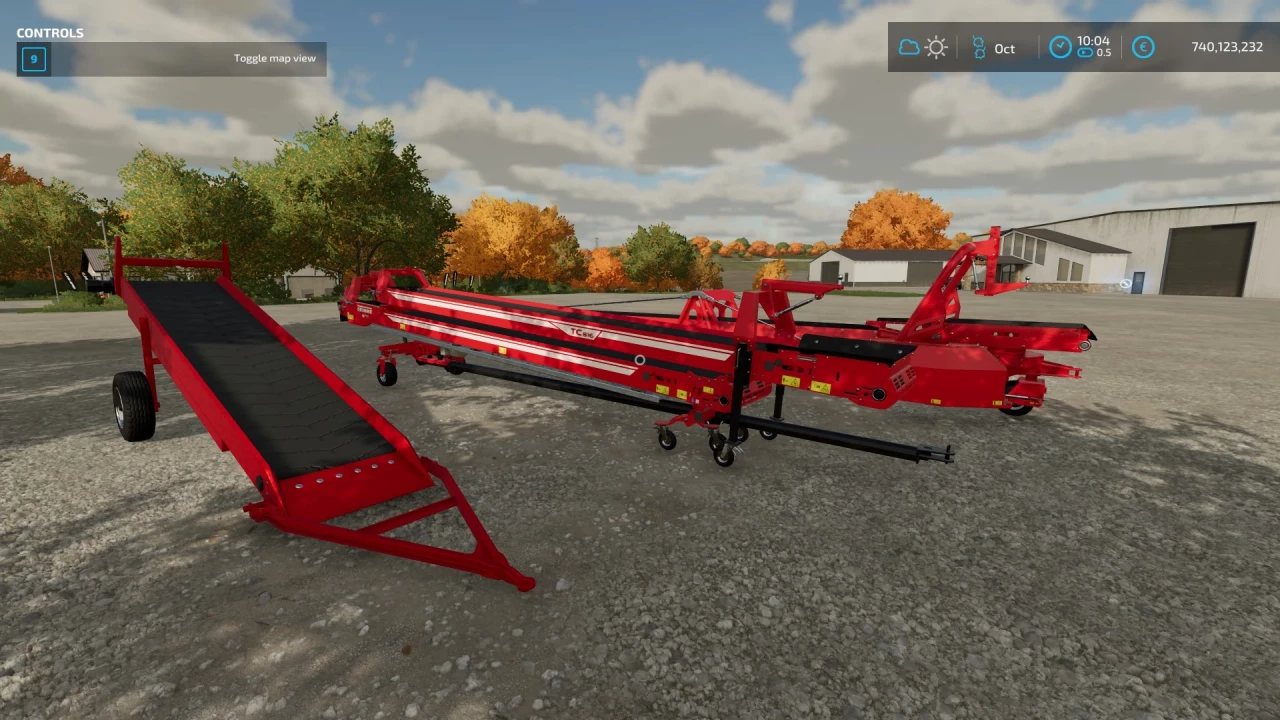Click the money balance 740,123,232

1226,46
